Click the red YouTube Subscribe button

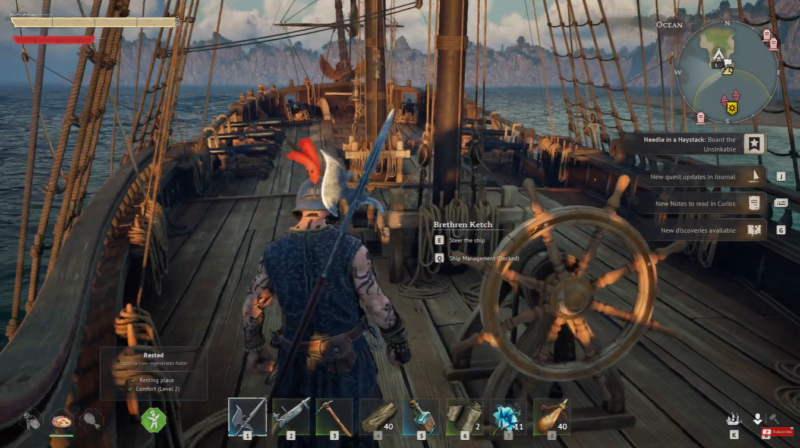779,433
